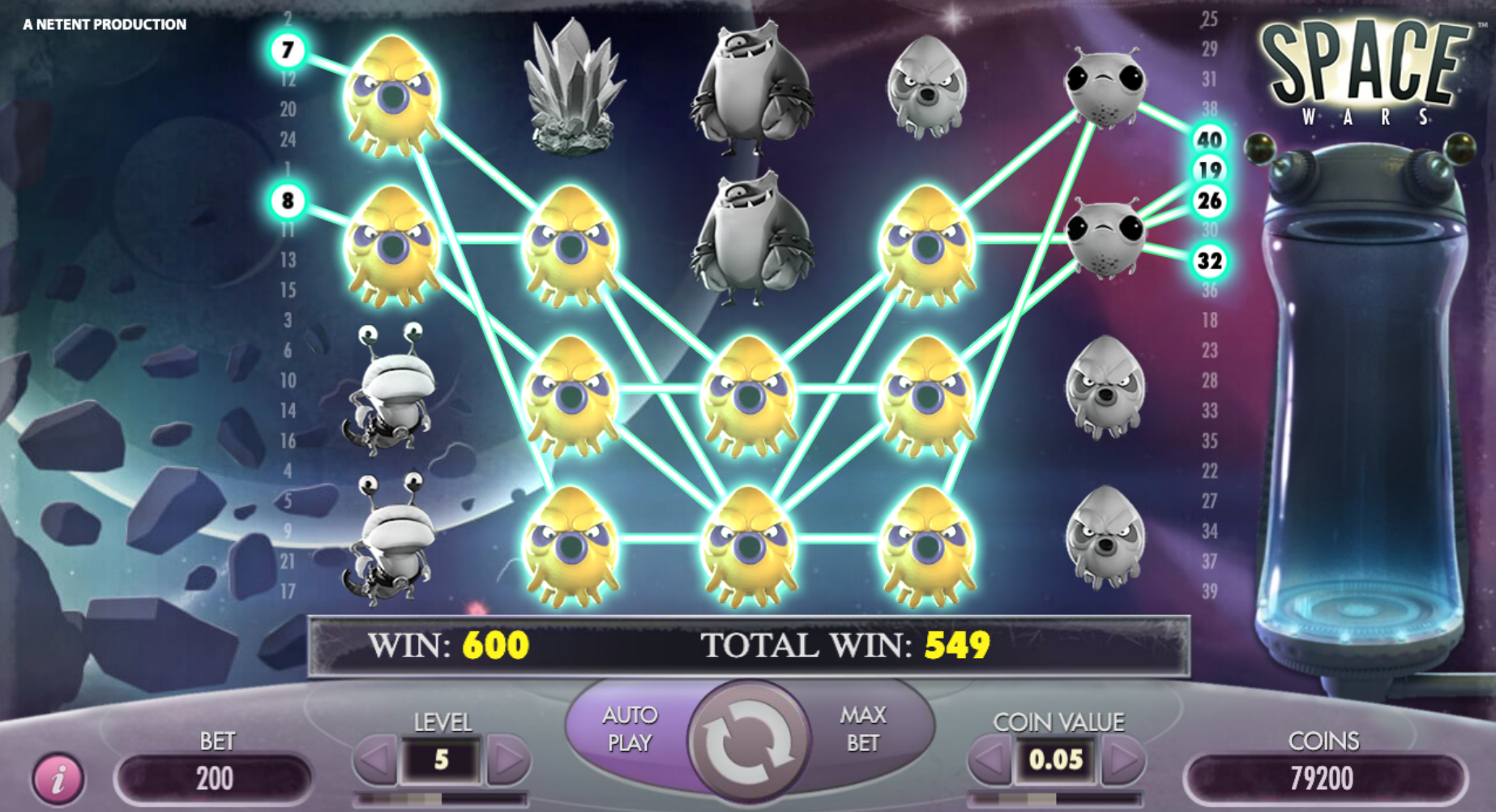Toggle Auto Play mode
The width and height of the screenshot is (1496, 812).
tap(632, 729)
